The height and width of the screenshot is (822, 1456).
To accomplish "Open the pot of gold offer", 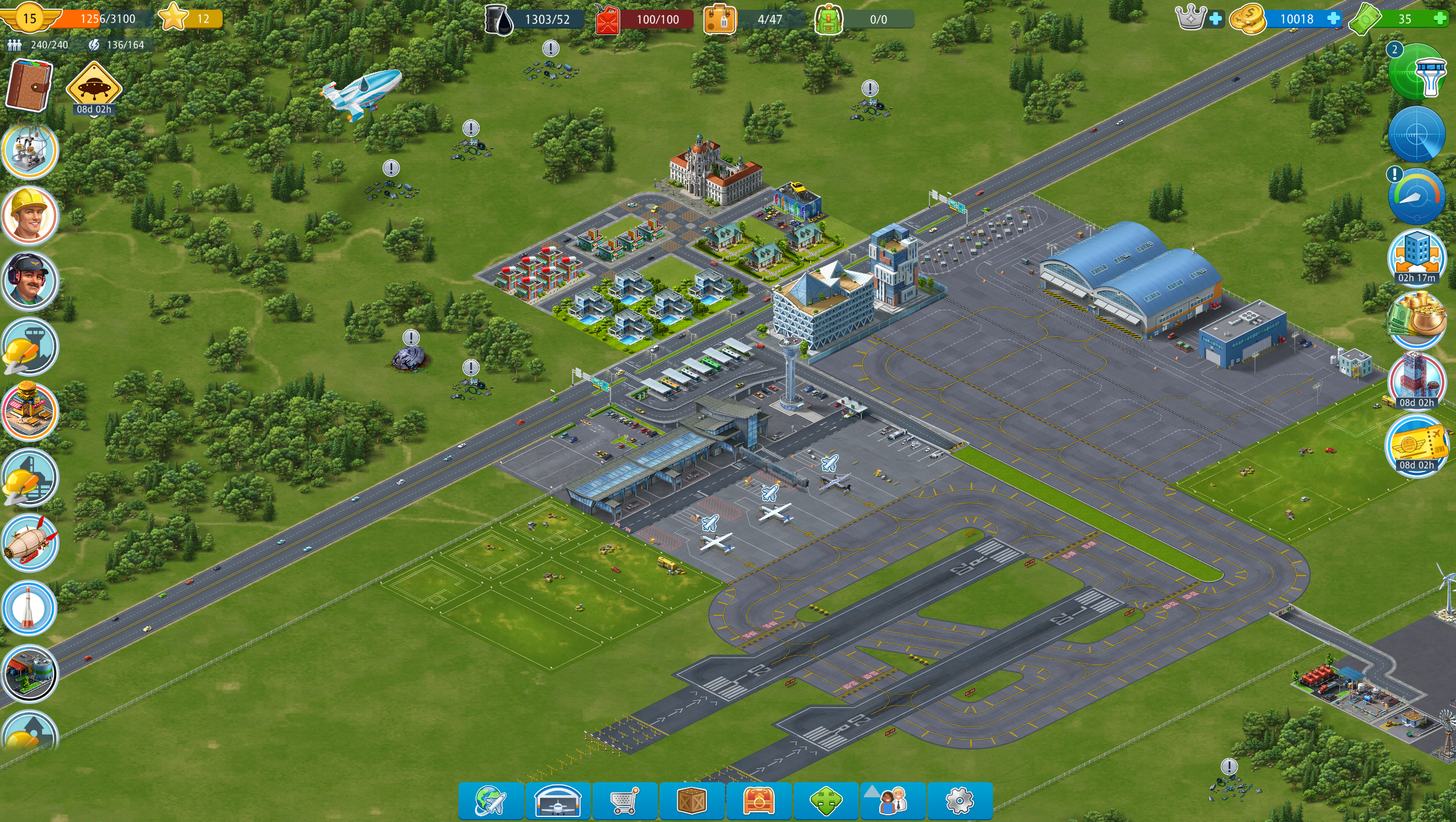I will 1417,320.
